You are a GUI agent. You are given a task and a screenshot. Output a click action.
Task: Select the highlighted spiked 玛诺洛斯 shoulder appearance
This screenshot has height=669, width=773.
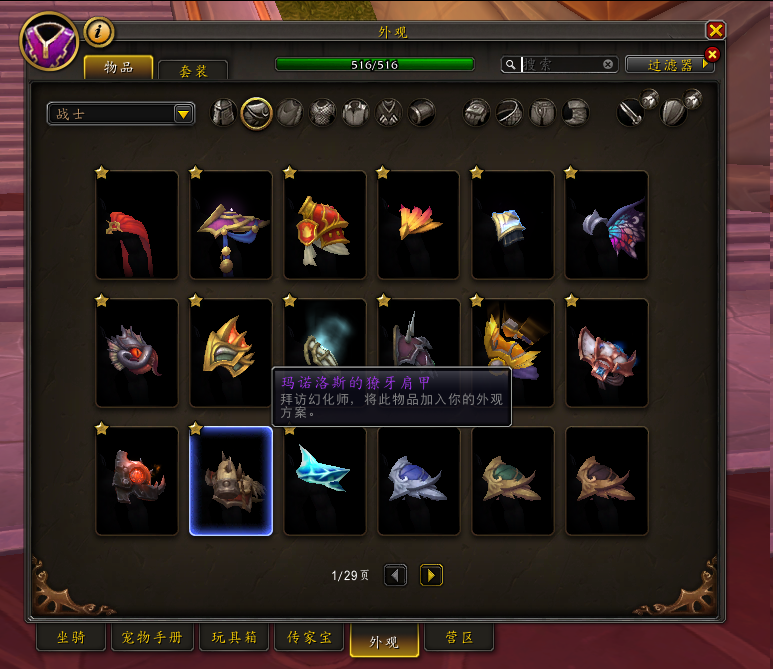(231, 481)
